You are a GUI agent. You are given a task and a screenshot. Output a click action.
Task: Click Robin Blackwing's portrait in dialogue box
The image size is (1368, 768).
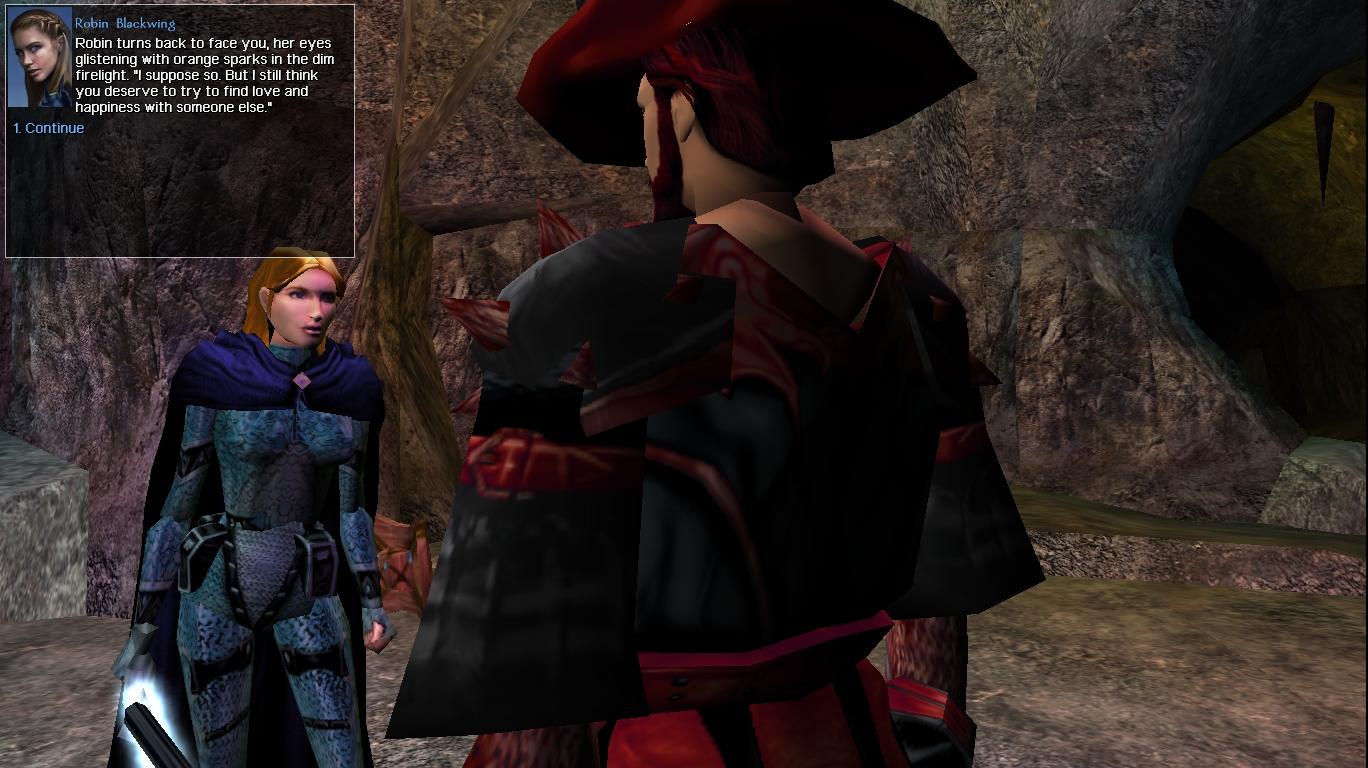40,57
